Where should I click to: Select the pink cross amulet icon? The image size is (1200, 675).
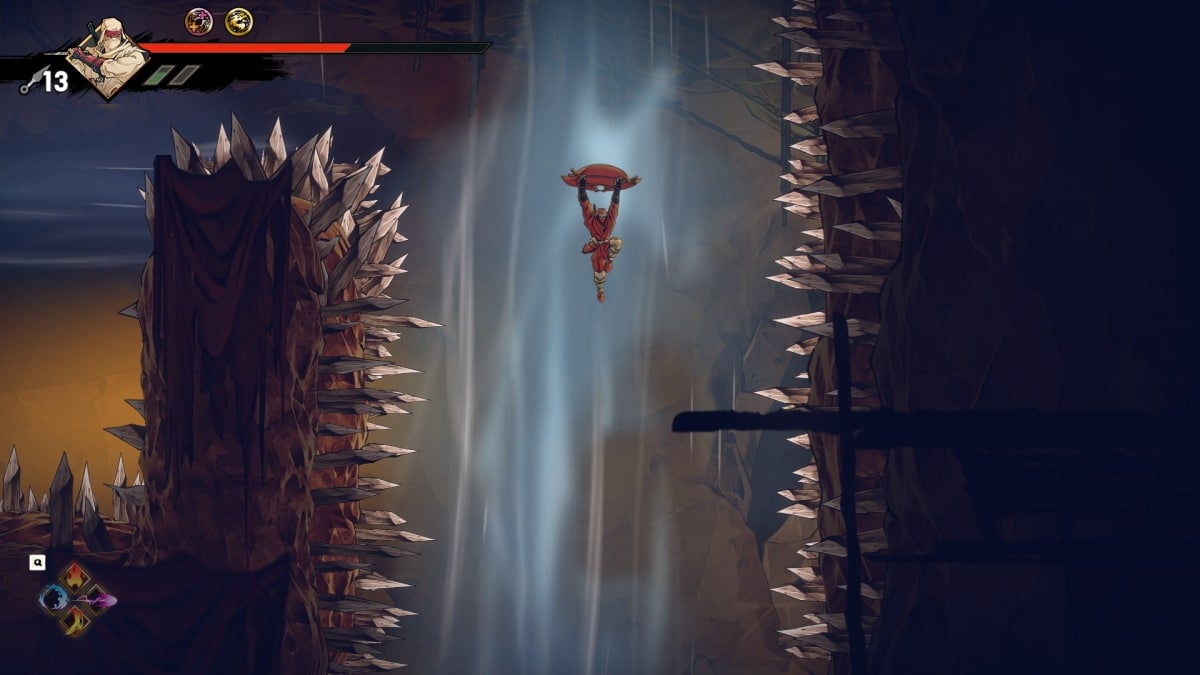[x=199, y=21]
